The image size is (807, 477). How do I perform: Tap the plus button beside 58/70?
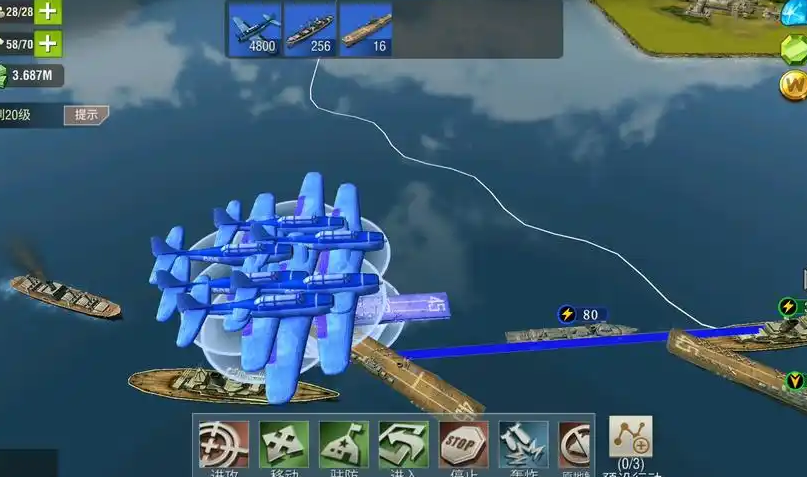click(48, 44)
